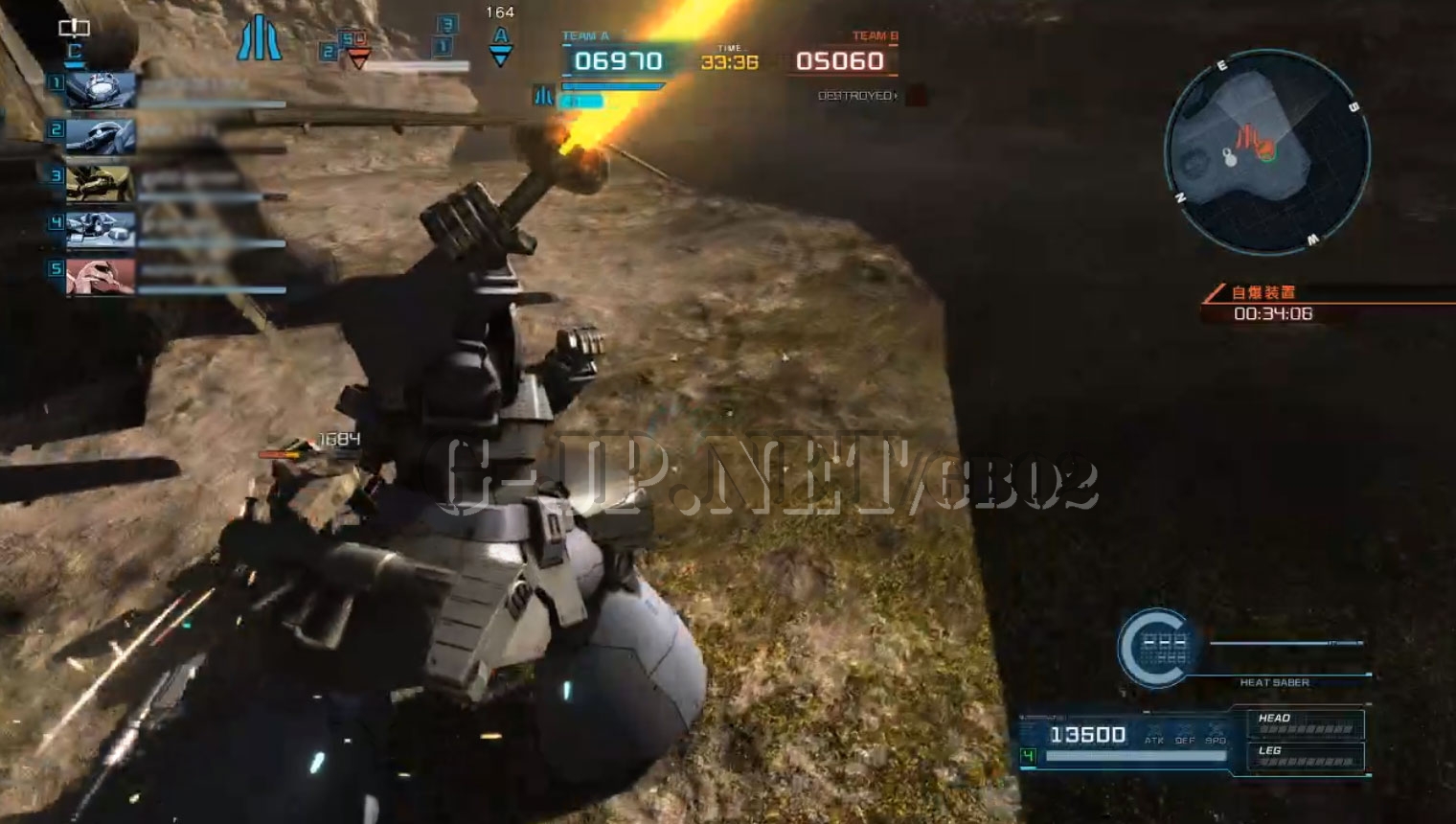Select teammate 5's pink mobile suit portrait
The image size is (1456, 824).
[x=101, y=276]
